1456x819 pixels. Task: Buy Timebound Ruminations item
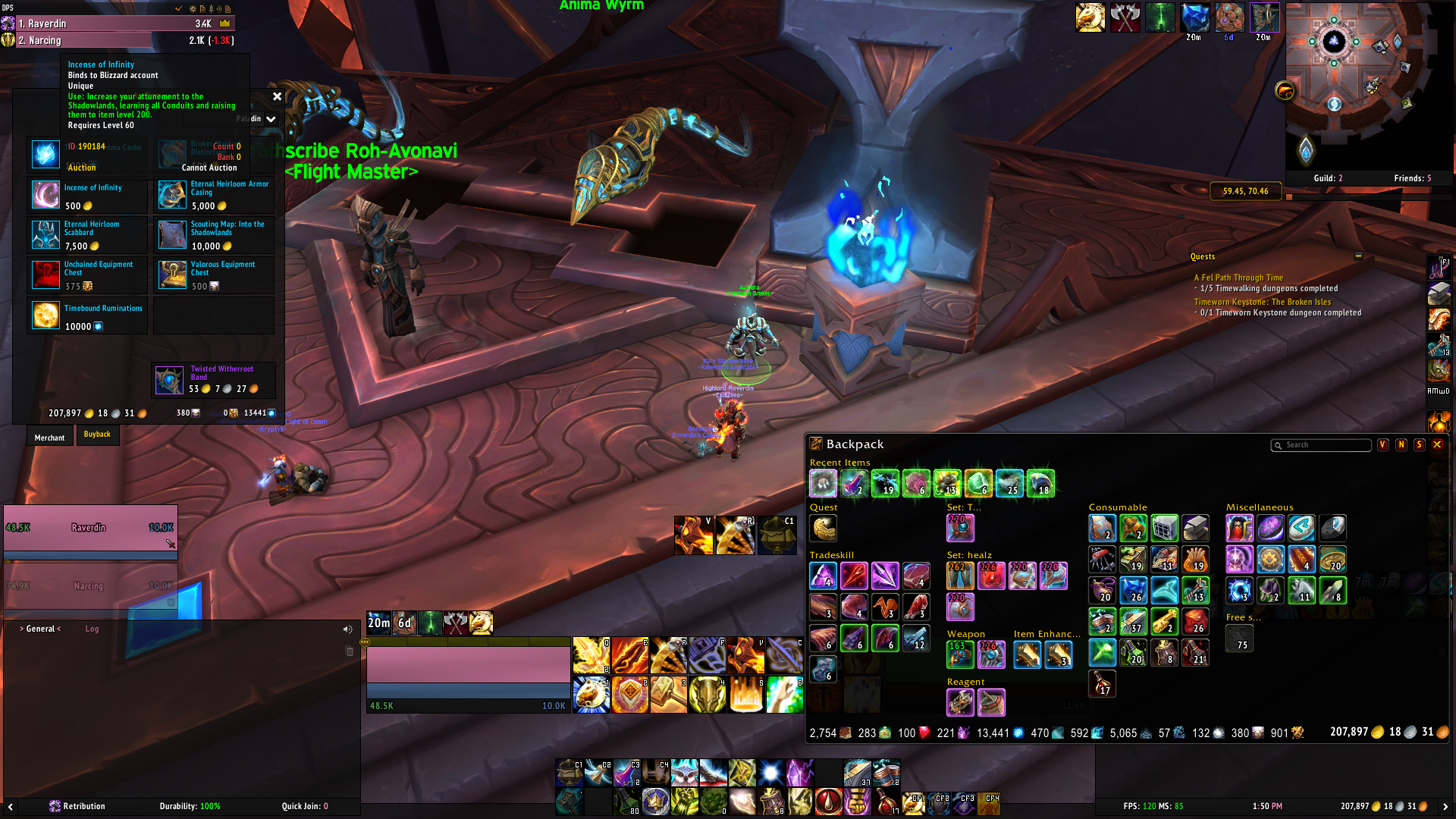click(x=45, y=315)
